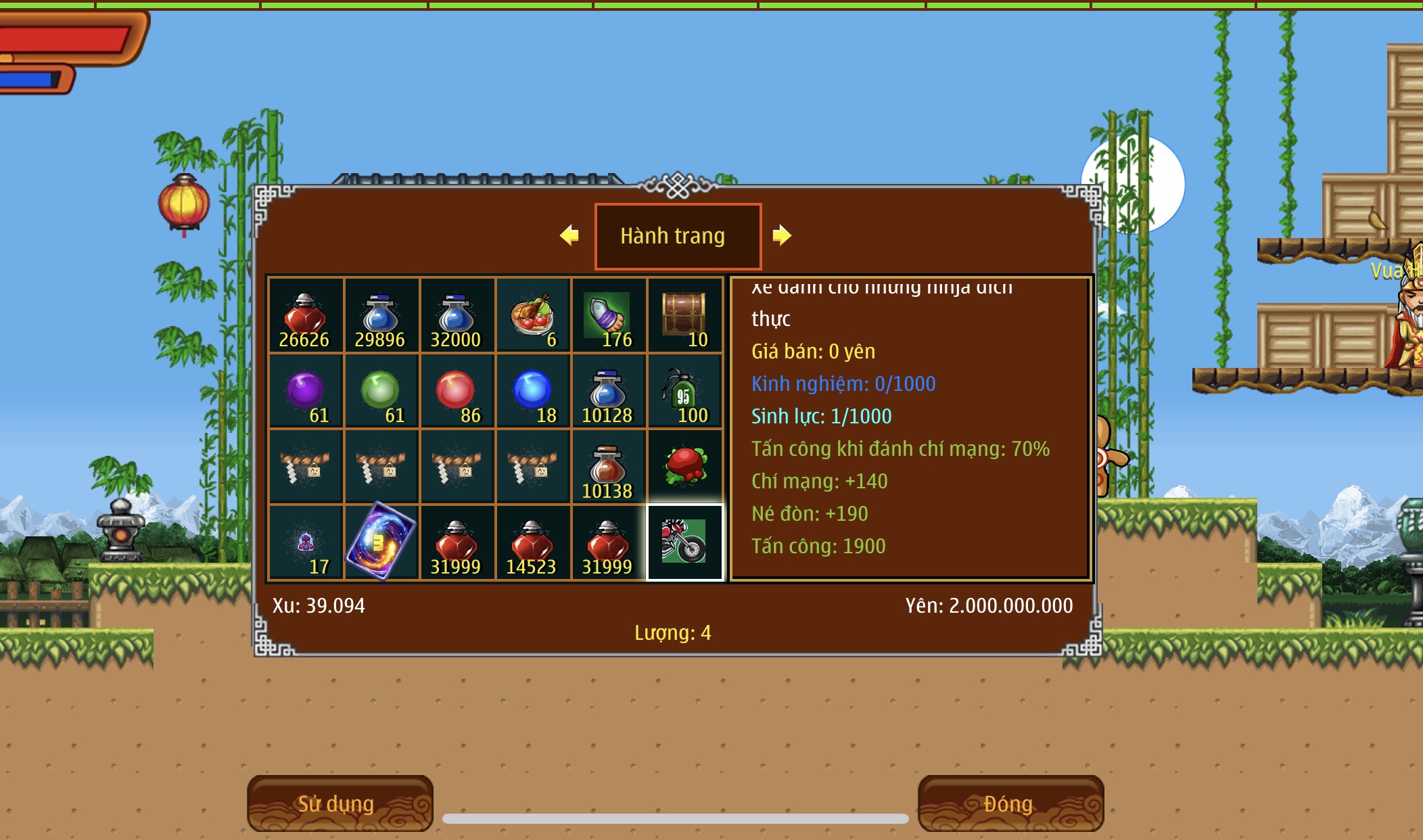Select the blue potion stack of 29896
This screenshot has height=840, width=1423.
381,316
